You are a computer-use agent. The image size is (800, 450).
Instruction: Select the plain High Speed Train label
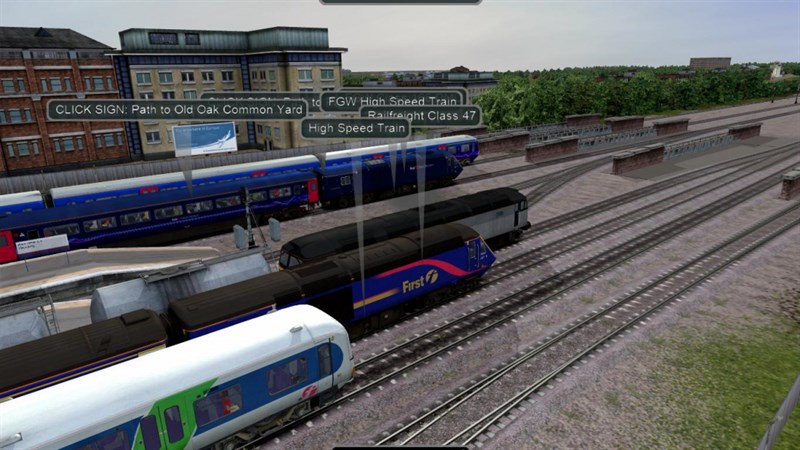coord(355,128)
